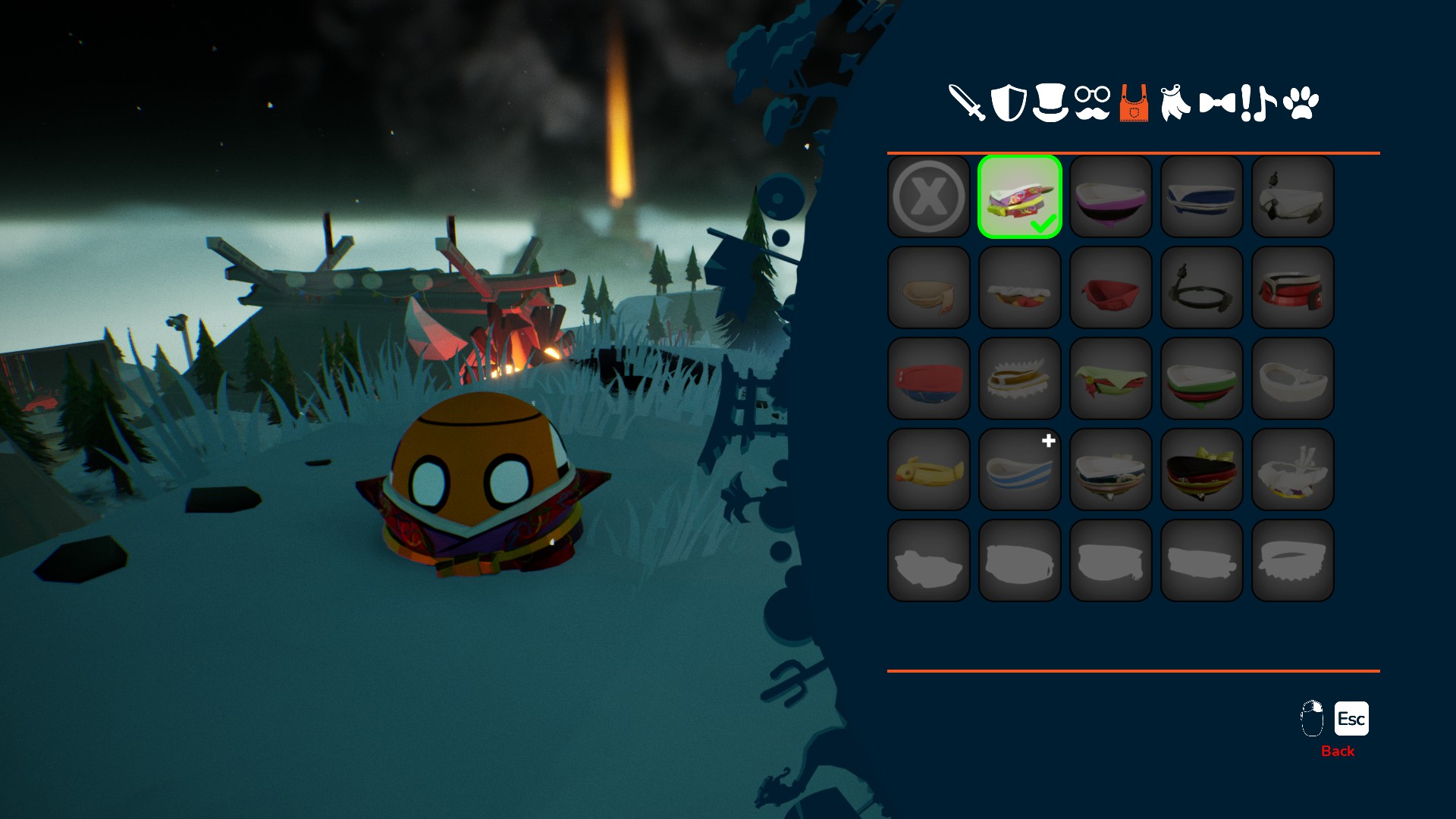This screenshot has height=819, width=1456.
Task: Choose the white and purple robe outfit
Action: click(1111, 197)
